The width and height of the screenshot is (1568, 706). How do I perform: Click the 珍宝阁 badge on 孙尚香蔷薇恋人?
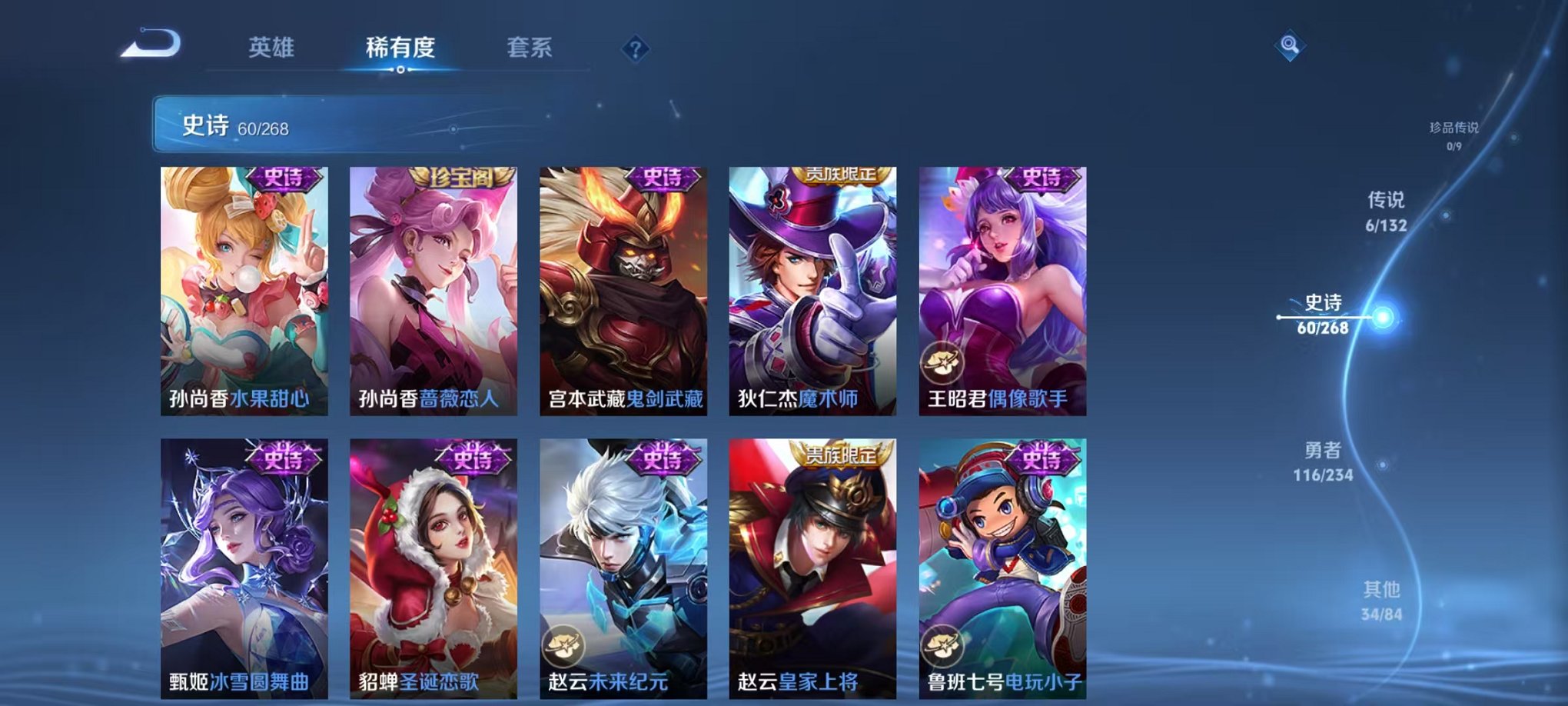coord(460,178)
